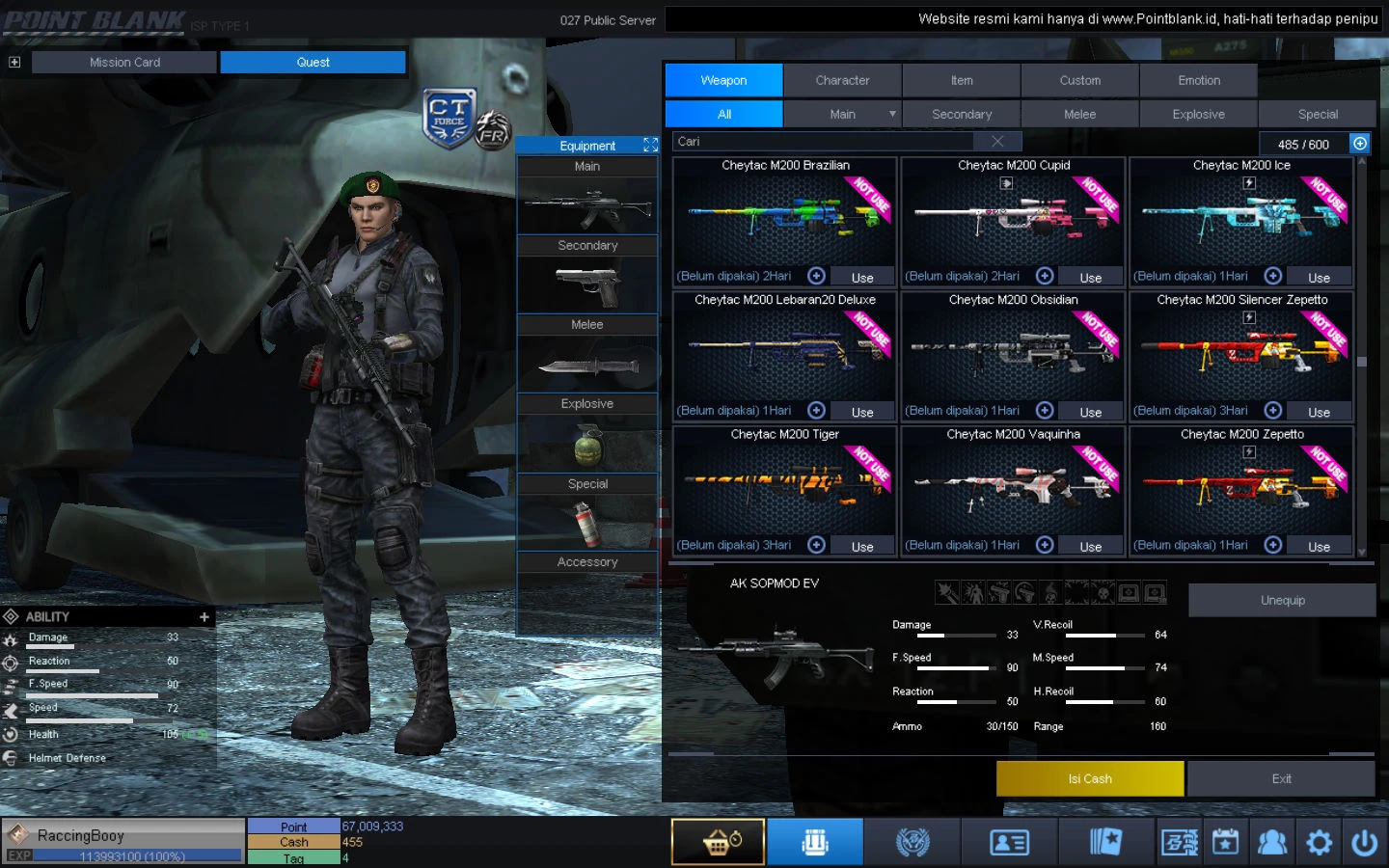Image resolution: width=1389 pixels, height=868 pixels.
Task: Unequip the AK SOPMOD EV
Action: [1282, 599]
